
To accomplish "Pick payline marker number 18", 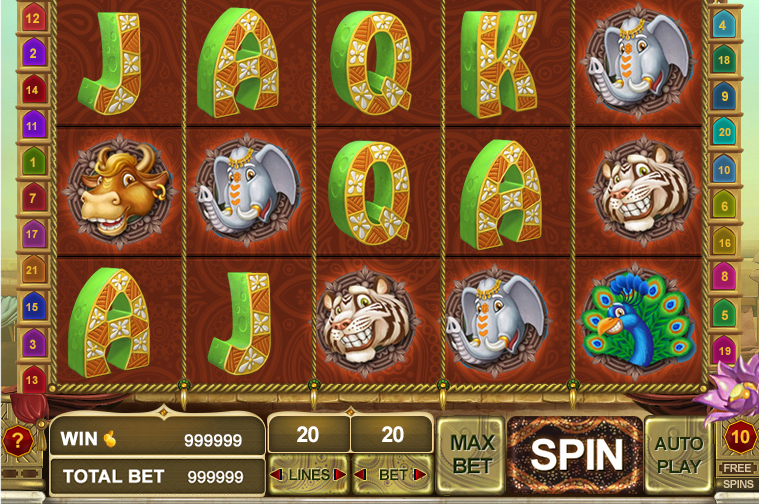I will (x=725, y=61).
